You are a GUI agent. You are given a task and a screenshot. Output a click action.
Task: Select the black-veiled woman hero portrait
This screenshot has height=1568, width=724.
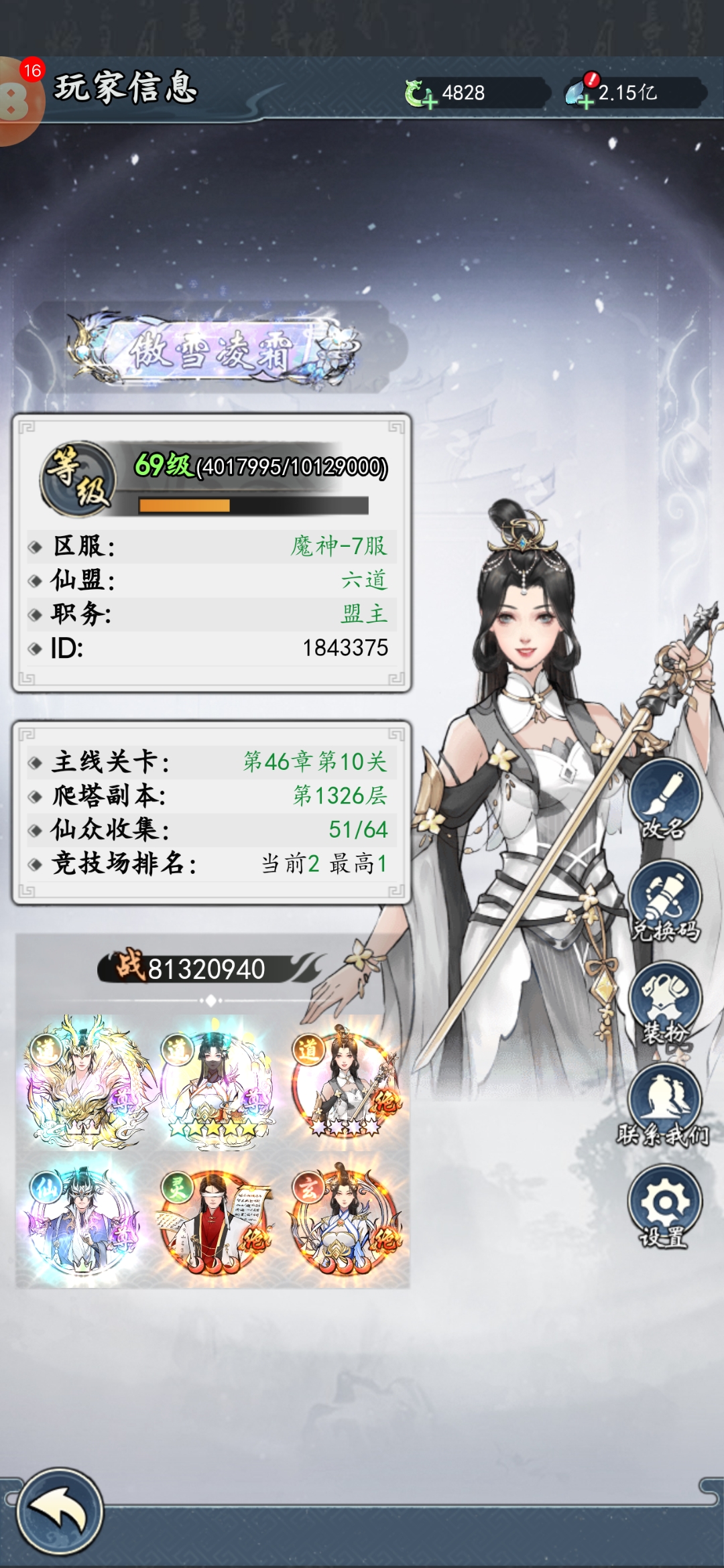click(216, 1080)
